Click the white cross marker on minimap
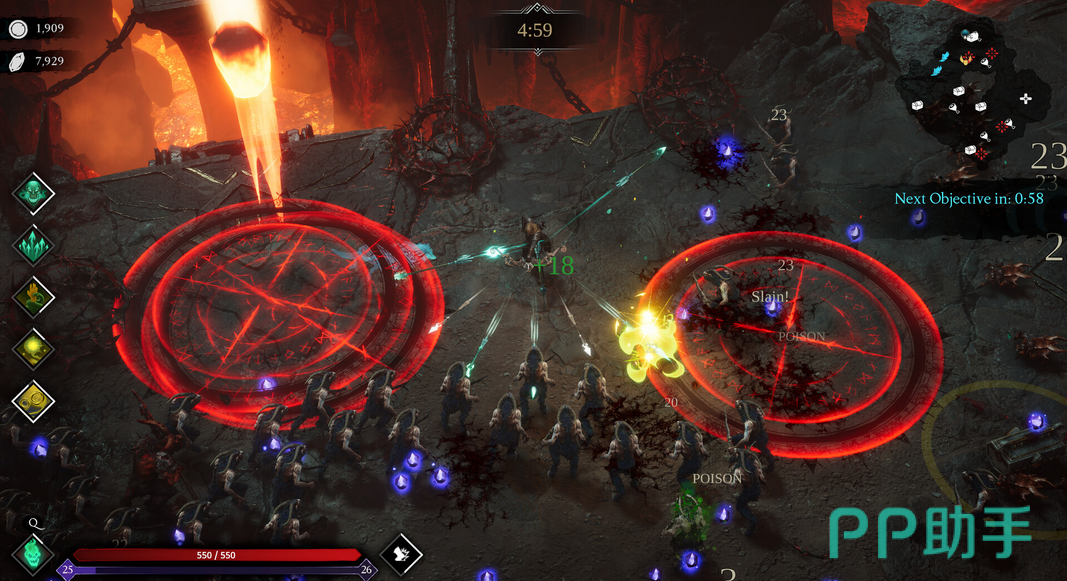The image size is (1067, 581). tap(1025, 98)
